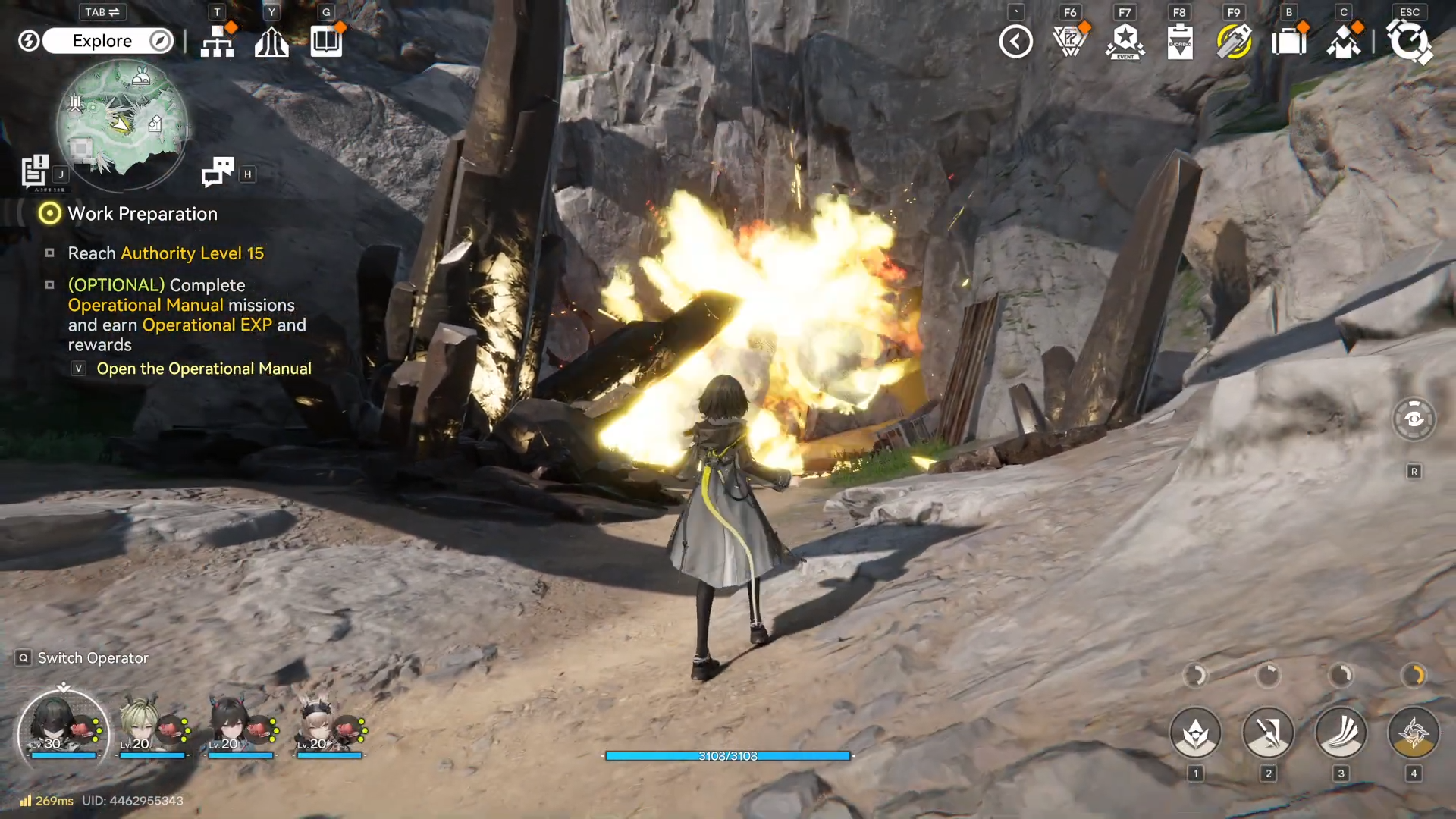Open the main system menu icon
The height and width of the screenshot is (819, 1456).
pyautogui.click(x=1409, y=42)
